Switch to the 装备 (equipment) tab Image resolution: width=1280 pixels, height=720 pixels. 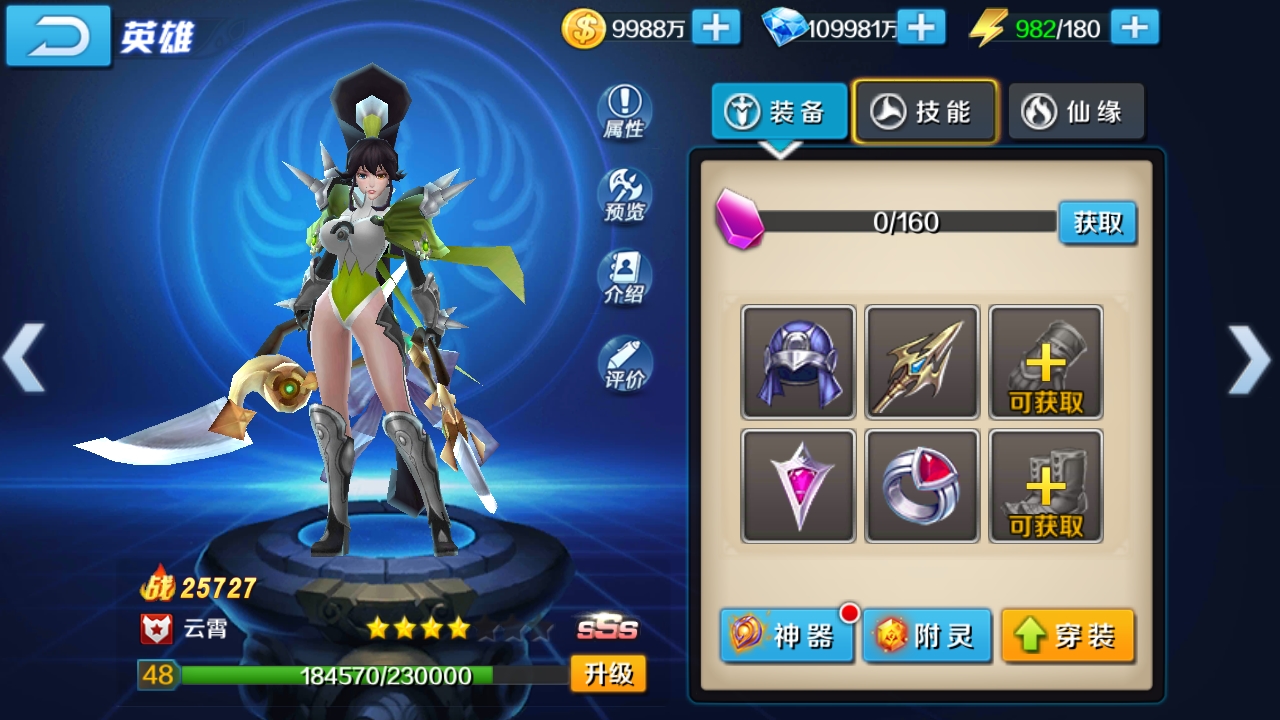[x=779, y=112]
